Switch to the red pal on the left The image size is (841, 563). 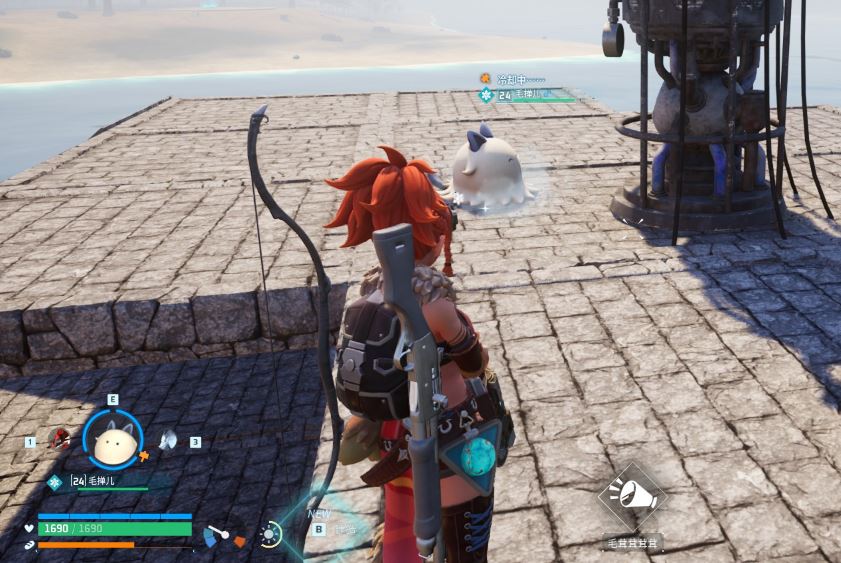tap(62, 439)
